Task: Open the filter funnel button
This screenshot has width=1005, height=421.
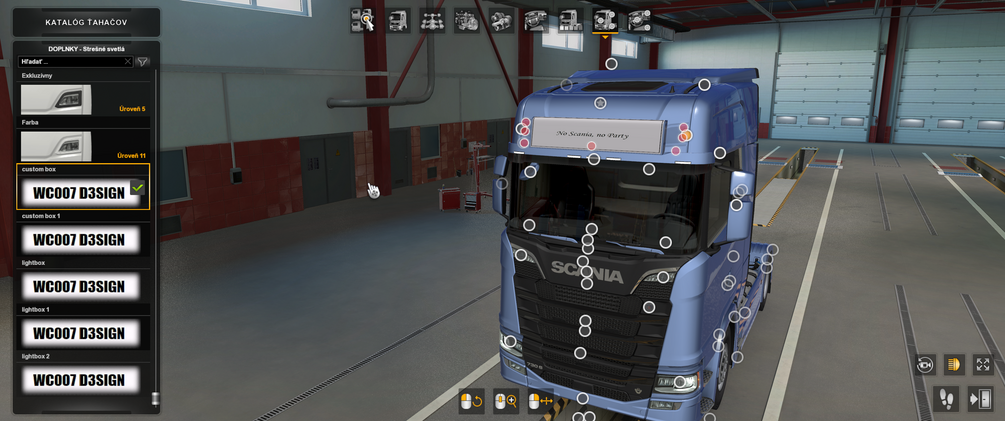Action: [143, 62]
